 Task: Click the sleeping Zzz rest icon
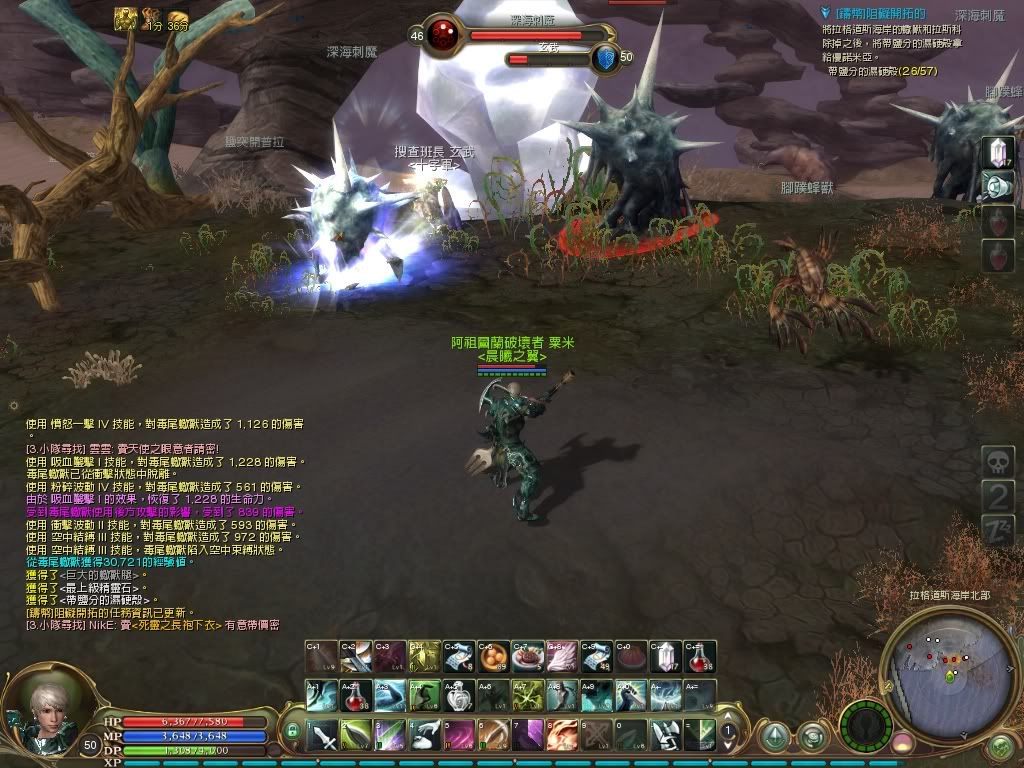tap(998, 530)
